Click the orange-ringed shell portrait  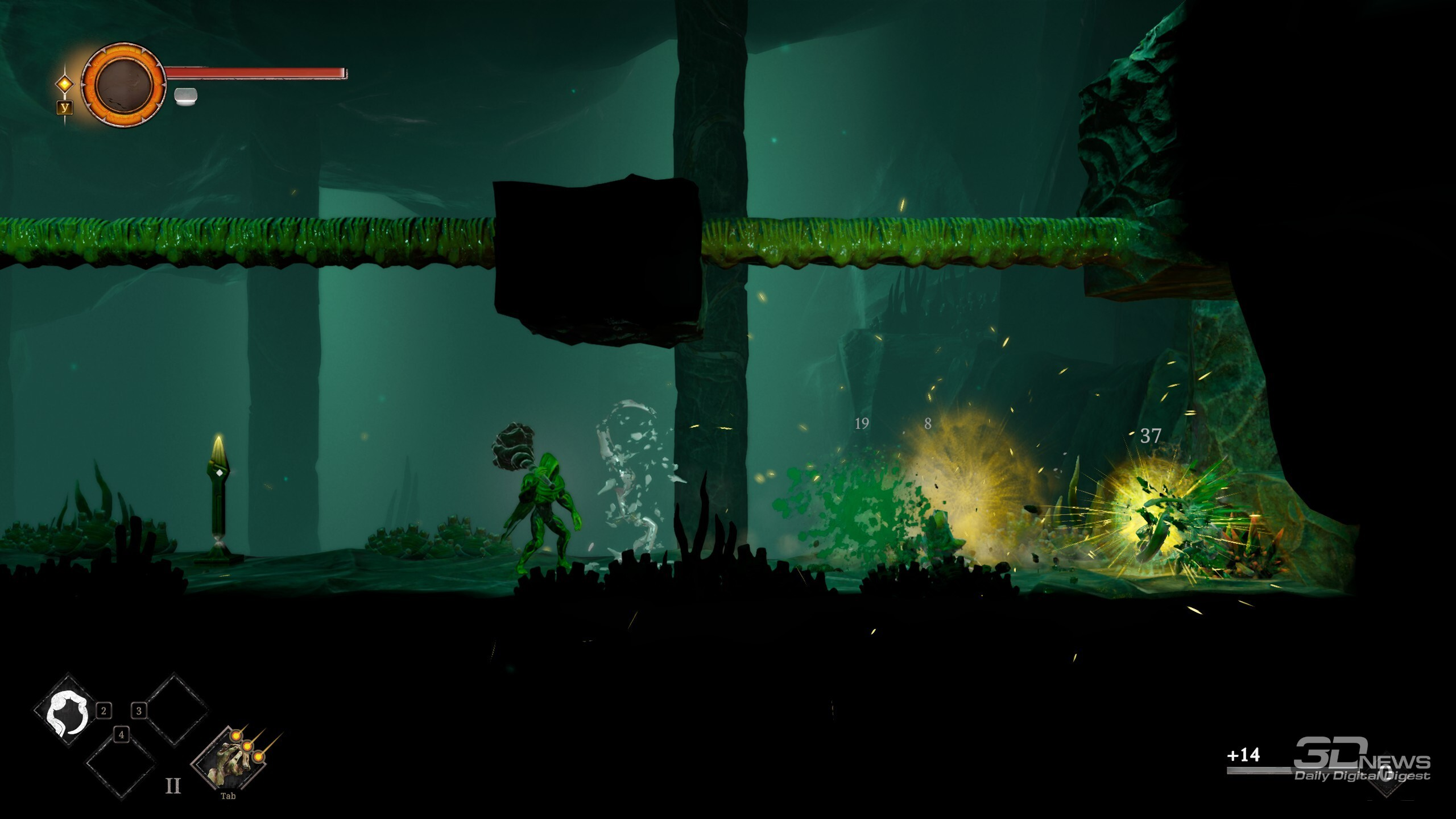coord(124,85)
